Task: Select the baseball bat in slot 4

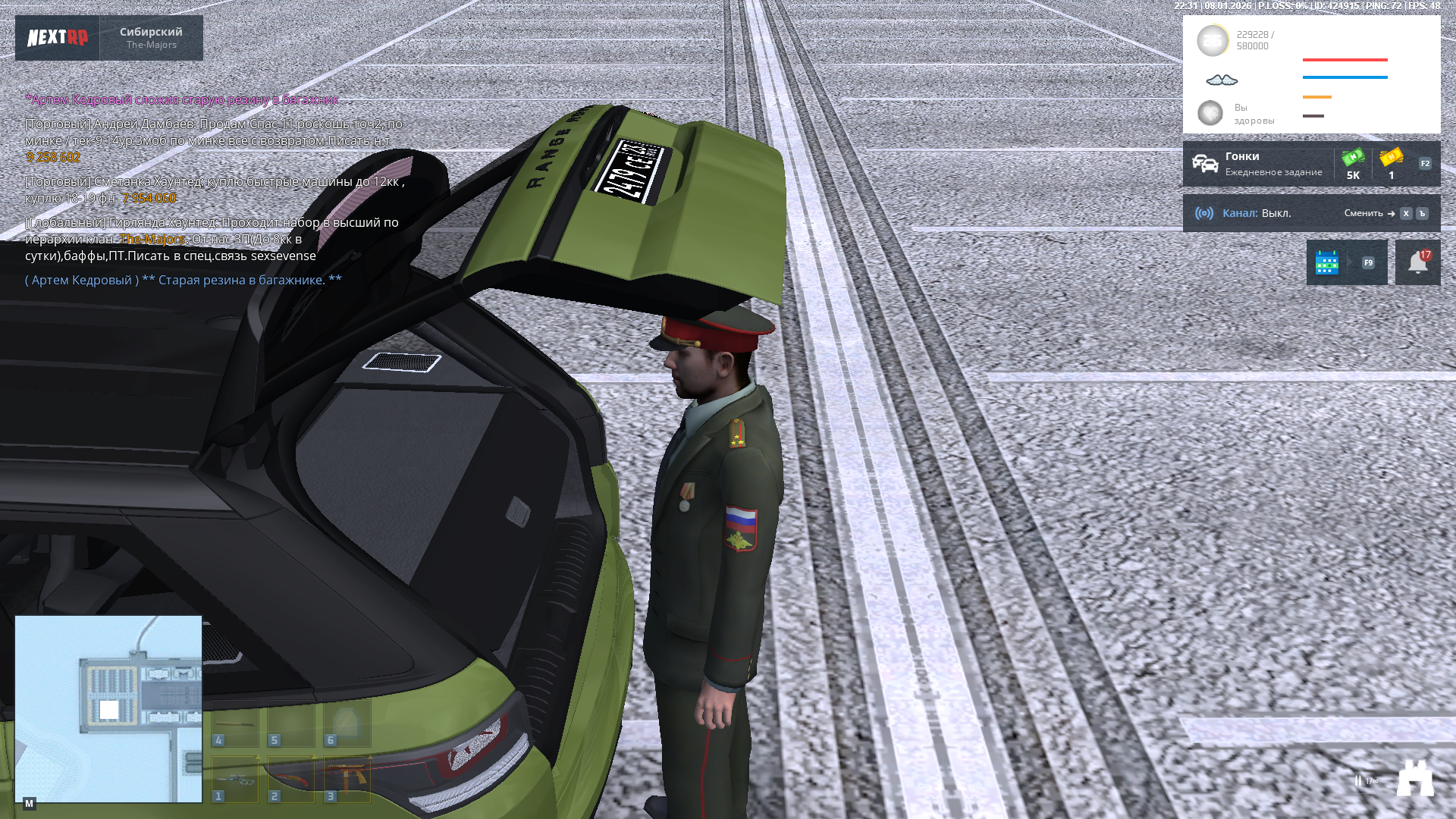Action: (x=235, y=723)
